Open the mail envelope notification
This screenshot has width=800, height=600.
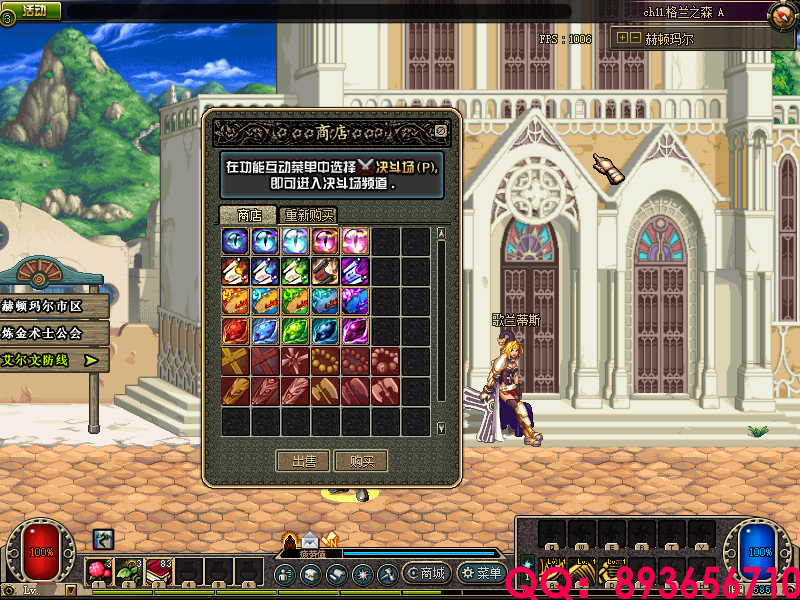310,543
